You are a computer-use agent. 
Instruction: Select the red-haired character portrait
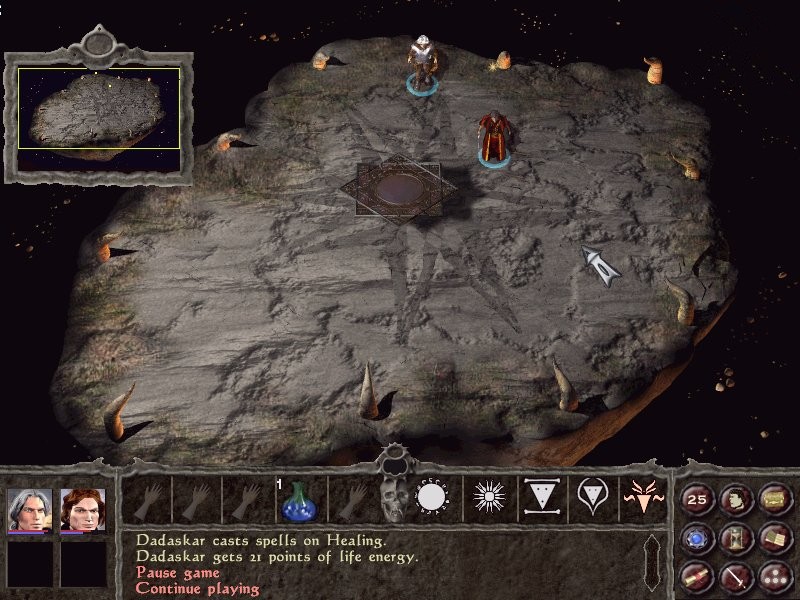(82, 509)
